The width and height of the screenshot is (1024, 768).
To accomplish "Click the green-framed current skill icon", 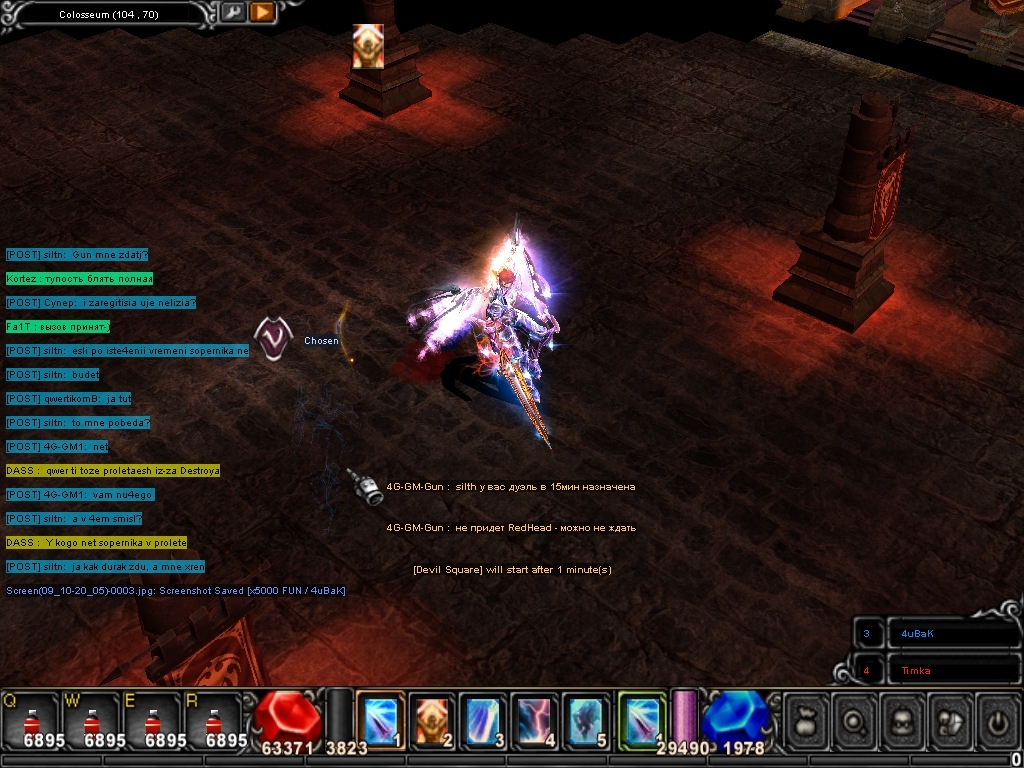I will [x=641, y=718].
